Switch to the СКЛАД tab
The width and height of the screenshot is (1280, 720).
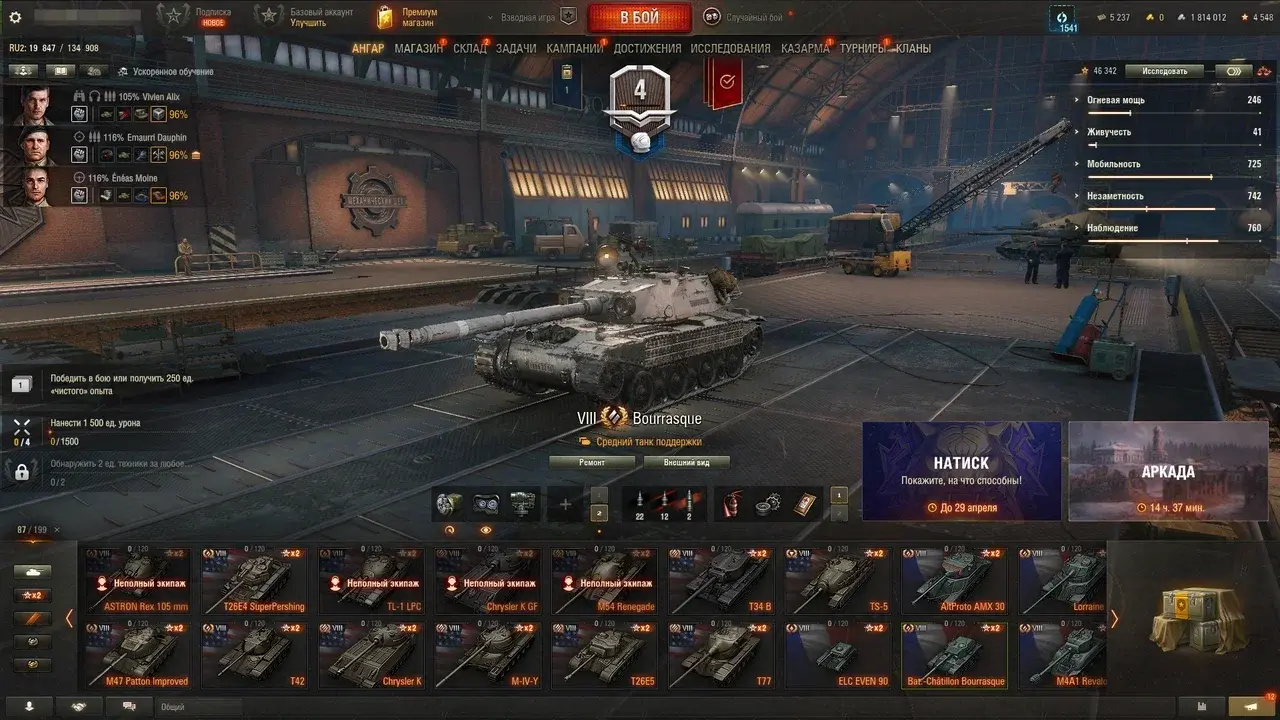pyautogui.click(x=470, y=48)
